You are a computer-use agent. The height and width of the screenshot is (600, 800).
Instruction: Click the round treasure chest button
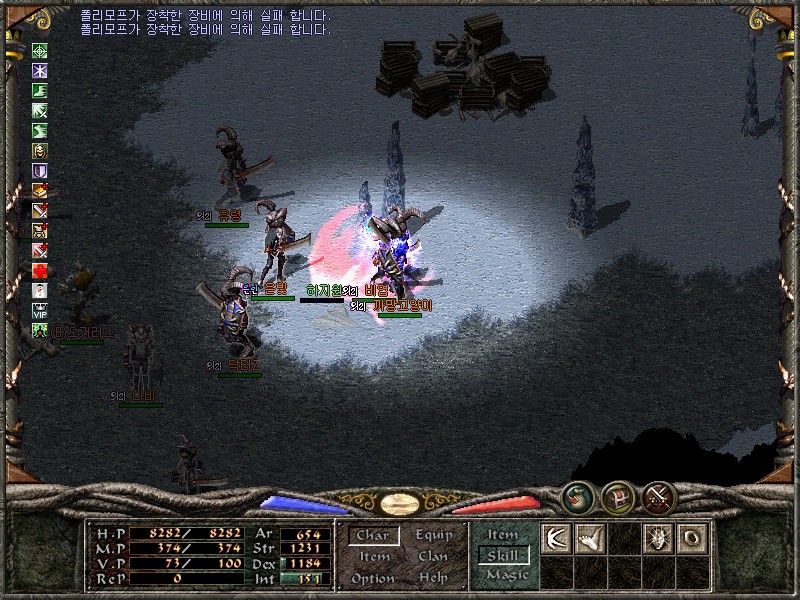coord(617,497)
